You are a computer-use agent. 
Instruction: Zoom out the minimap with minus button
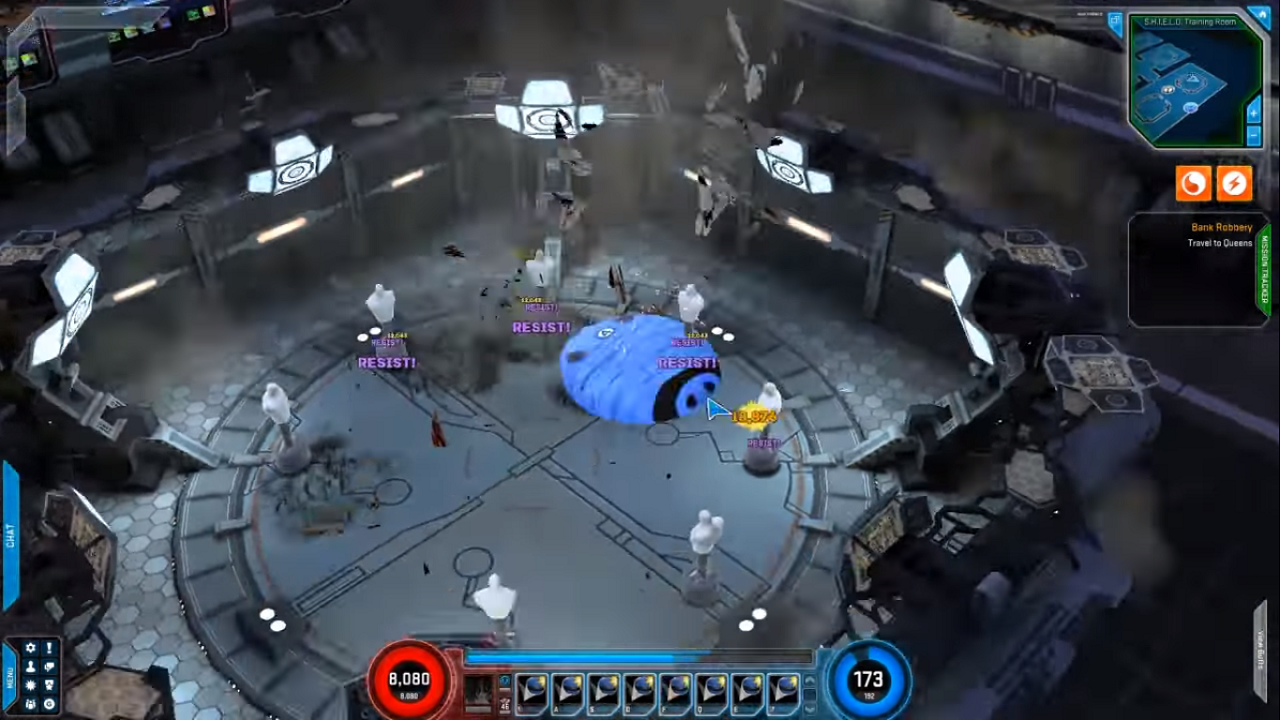click(x=1254, y=135)
